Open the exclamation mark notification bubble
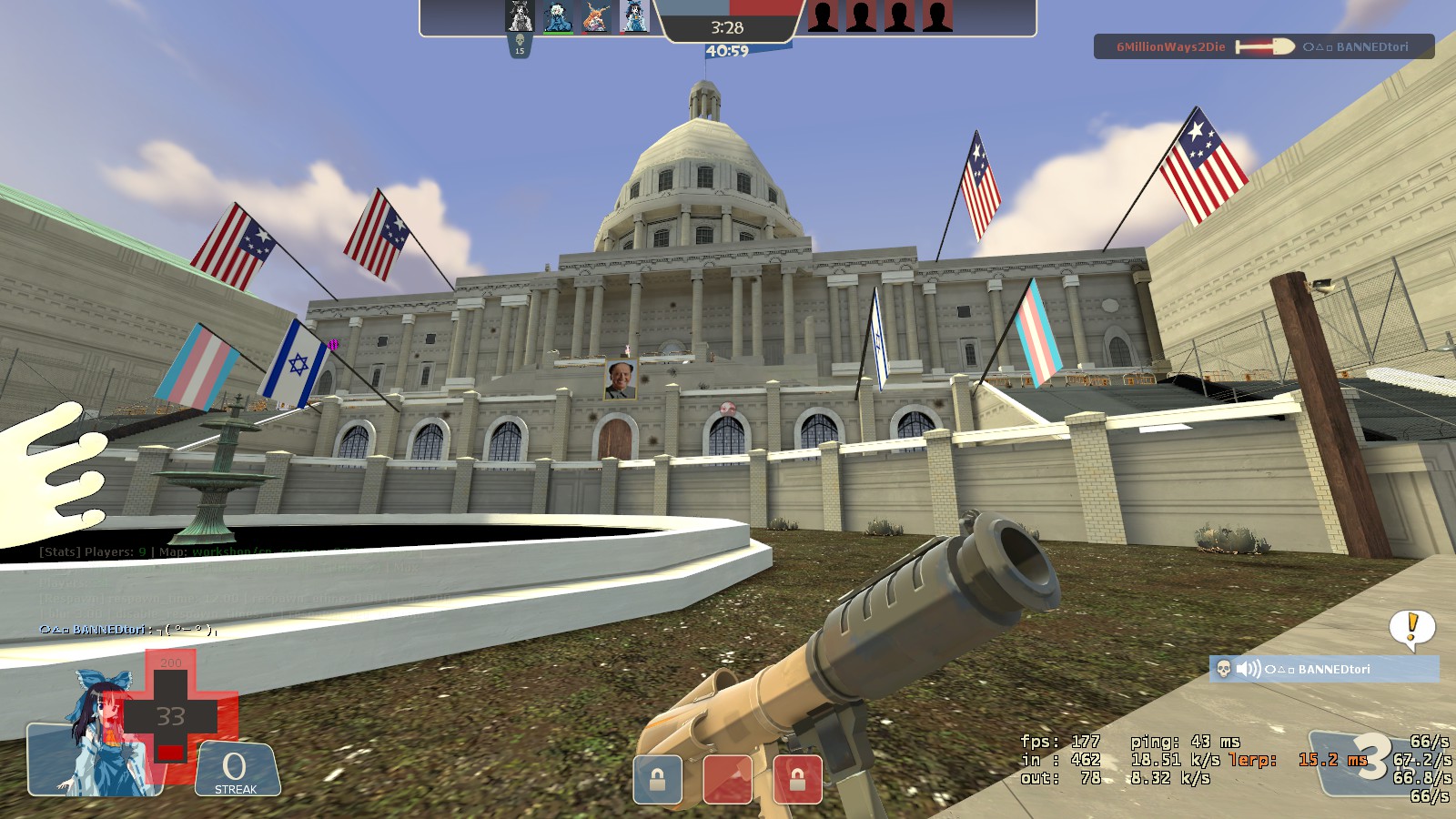This screenshot has height=819, width=1456. coord(1412,627)
